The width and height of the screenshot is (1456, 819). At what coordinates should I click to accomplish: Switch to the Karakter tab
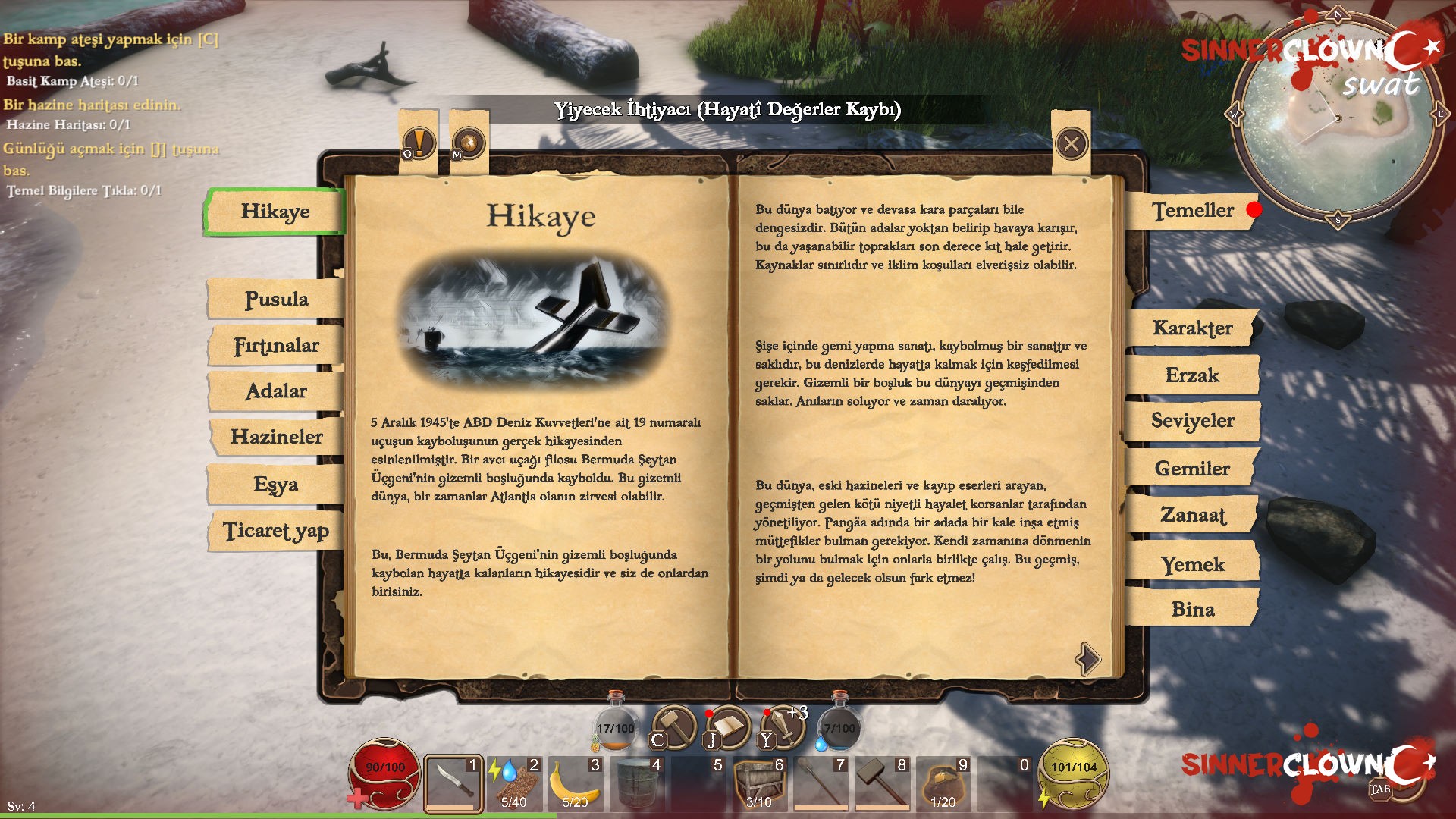pos(1192,329)
